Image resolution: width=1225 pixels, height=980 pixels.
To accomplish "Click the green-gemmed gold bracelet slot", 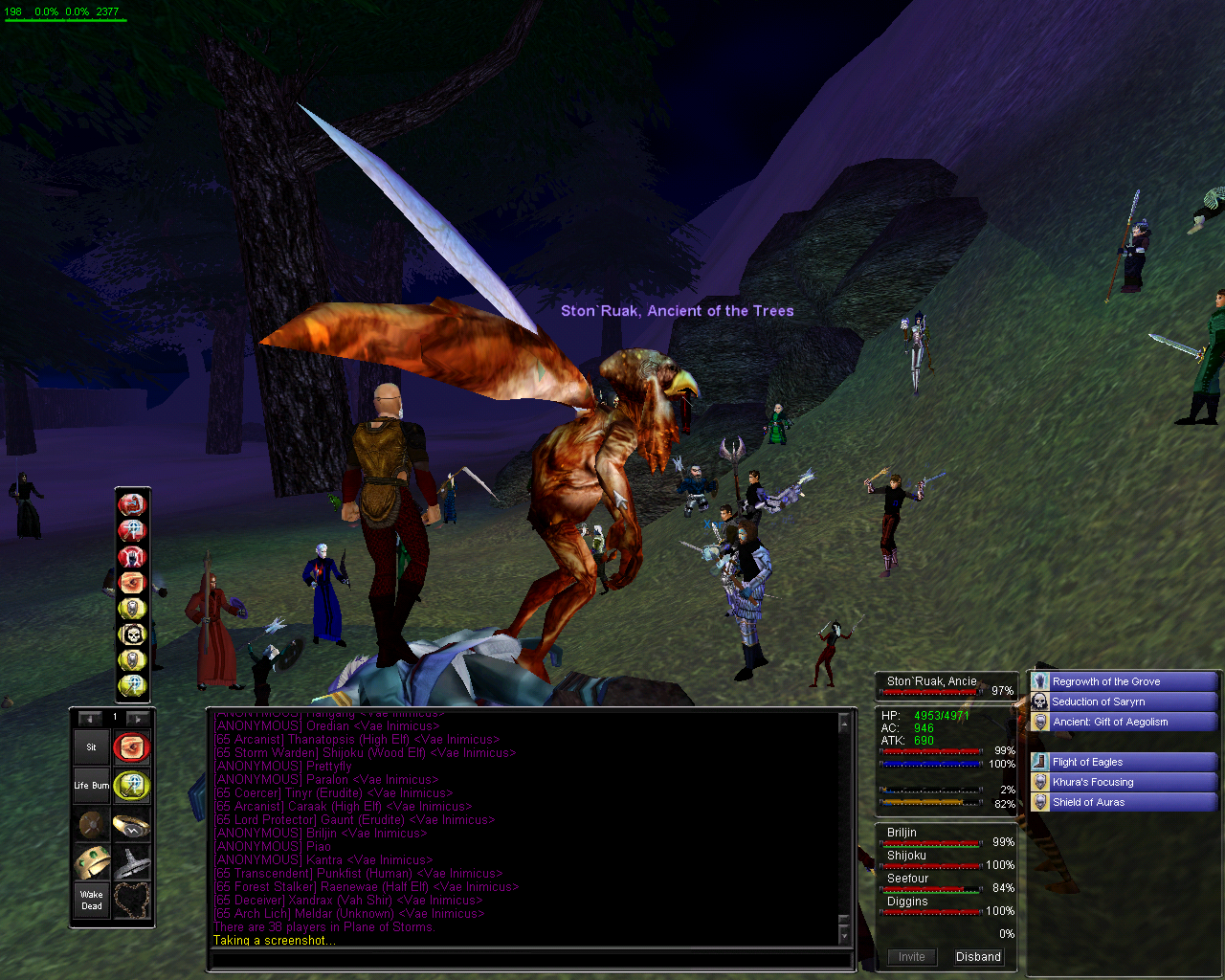I will point(92,862).
